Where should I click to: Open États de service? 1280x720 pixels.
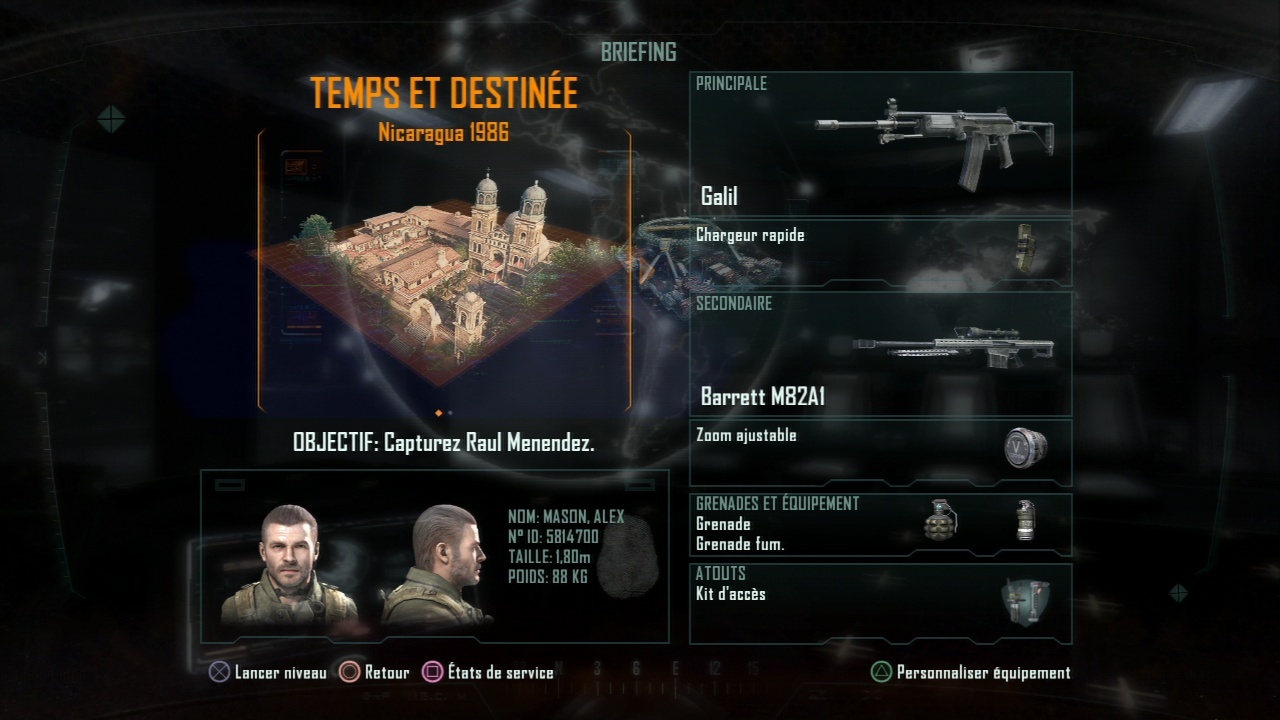point(488,673)
